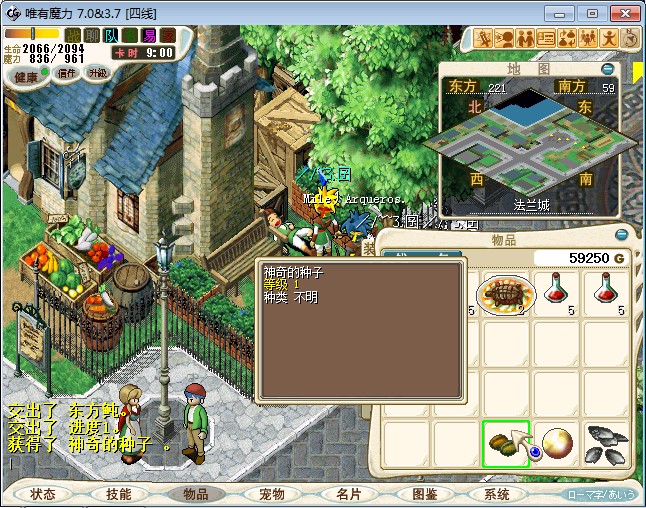The image size is (646, 508).
Task: Open the 宠物 pets menu
Action: (271, 494)
